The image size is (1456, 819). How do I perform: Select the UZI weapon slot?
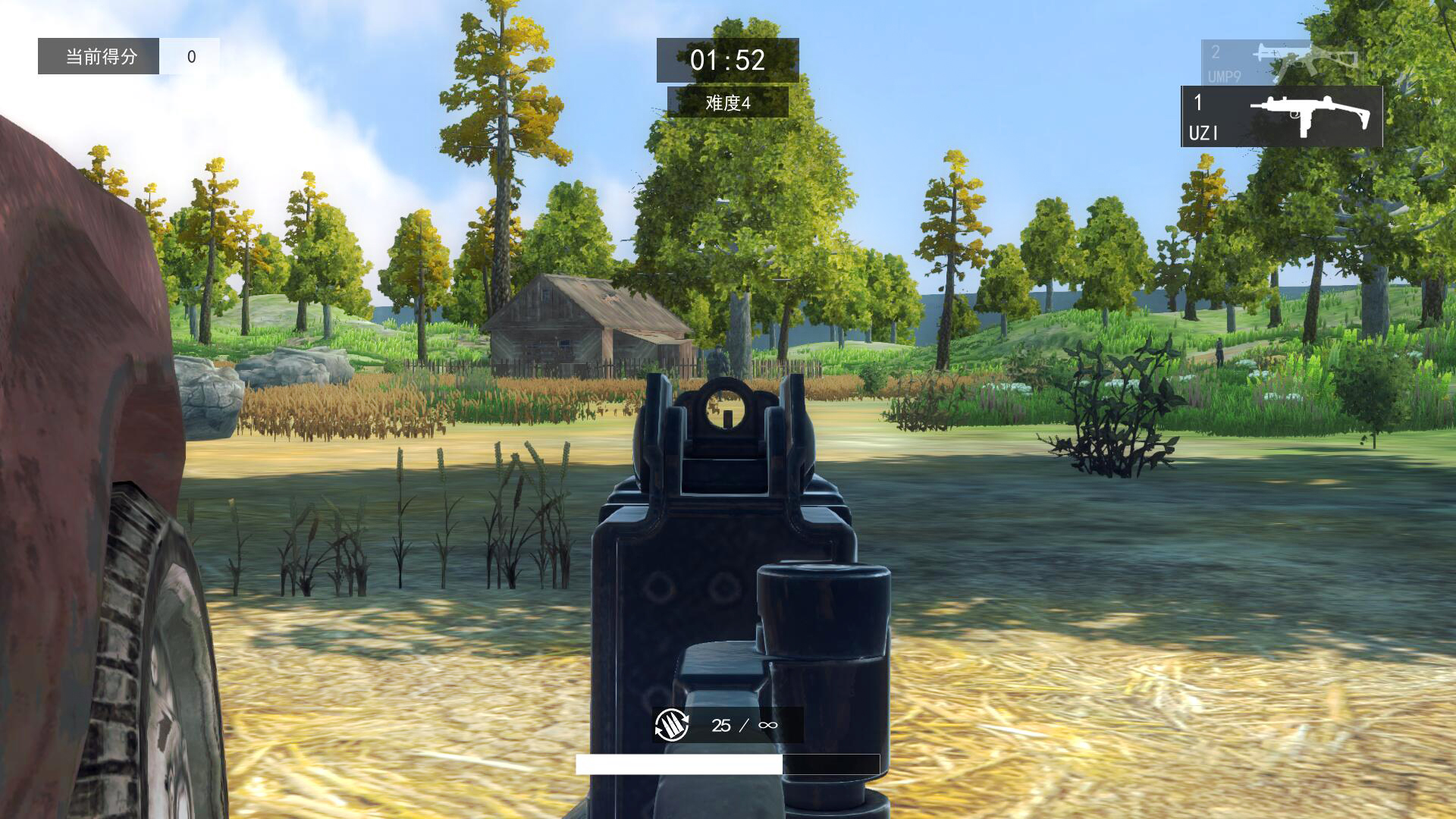coord(1282,116)
